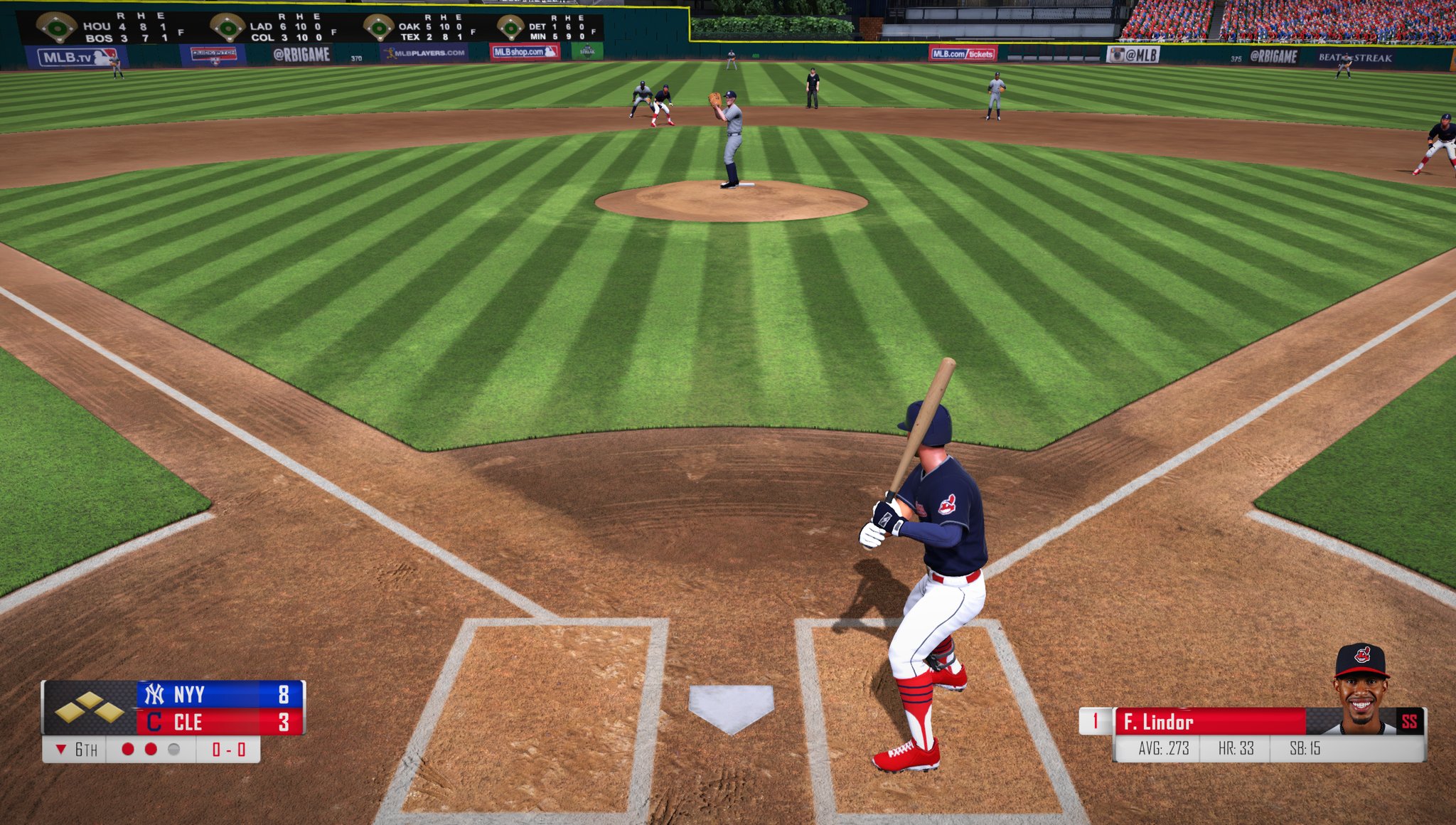The image size is (1456, 825).
Task: Click the 0-0 count display
Action: click(228, 751)
